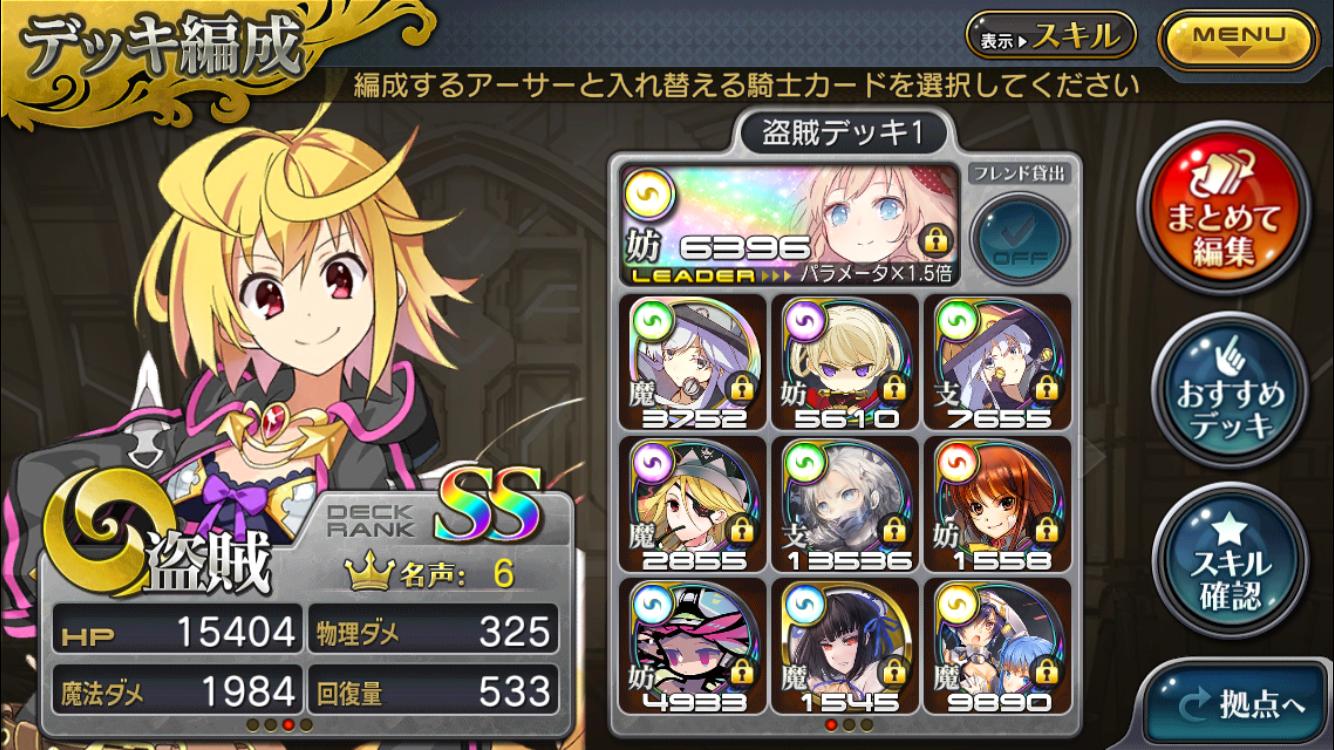
Task: Pick the support card showing 13536
Action: click(x=845, y=504)
